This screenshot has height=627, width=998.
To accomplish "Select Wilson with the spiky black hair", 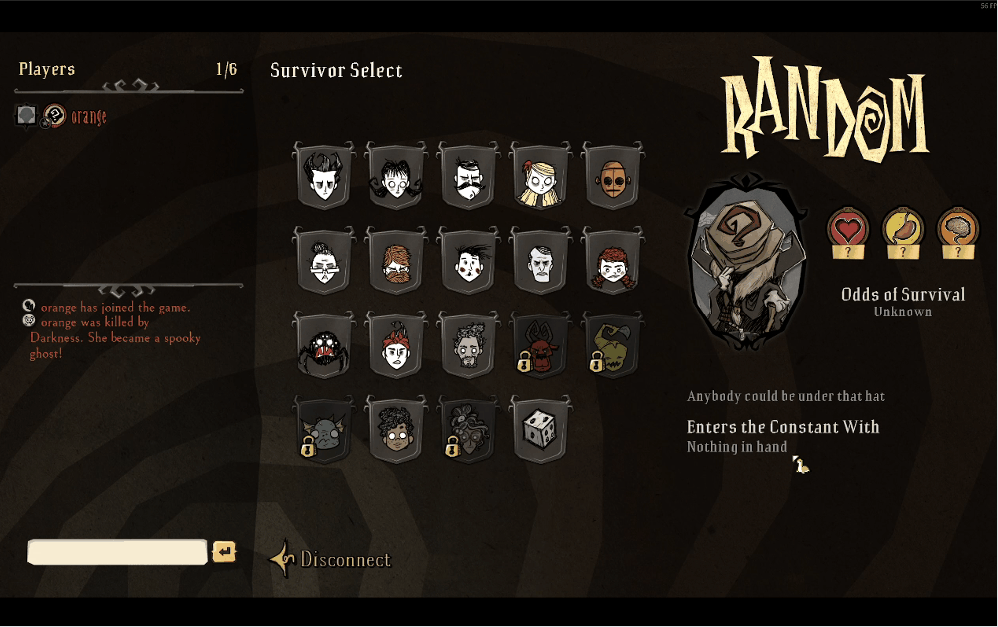I will 324,178.
